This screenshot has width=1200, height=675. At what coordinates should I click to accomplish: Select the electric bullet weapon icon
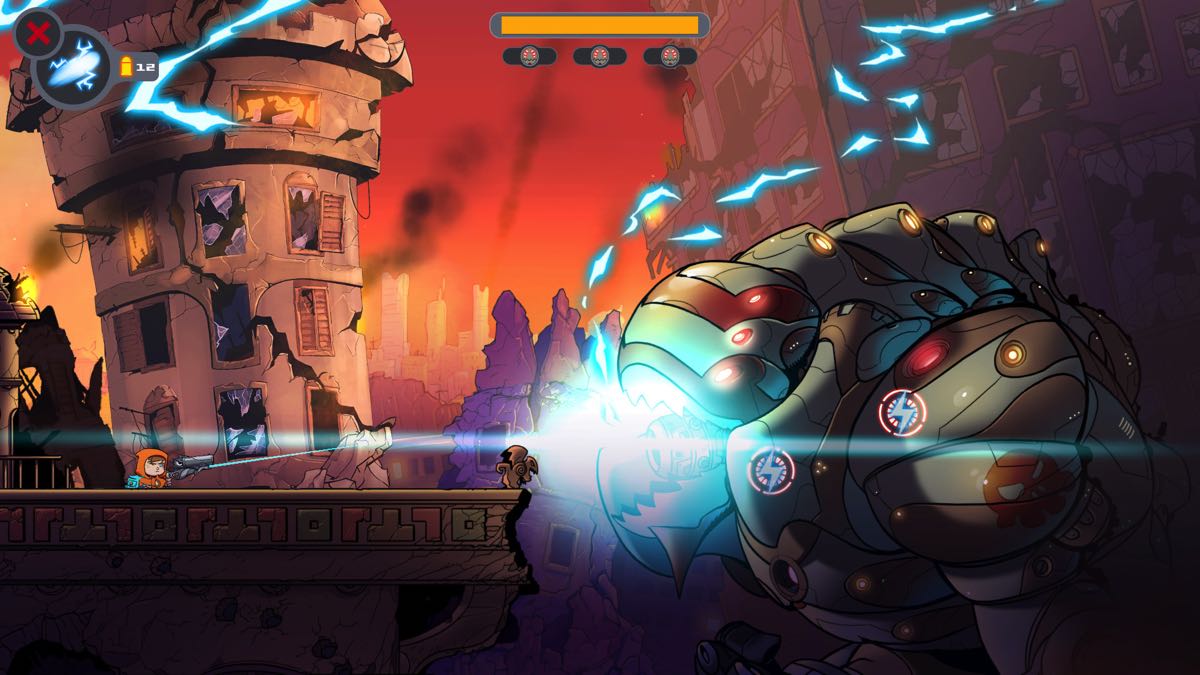coord(73,70)
